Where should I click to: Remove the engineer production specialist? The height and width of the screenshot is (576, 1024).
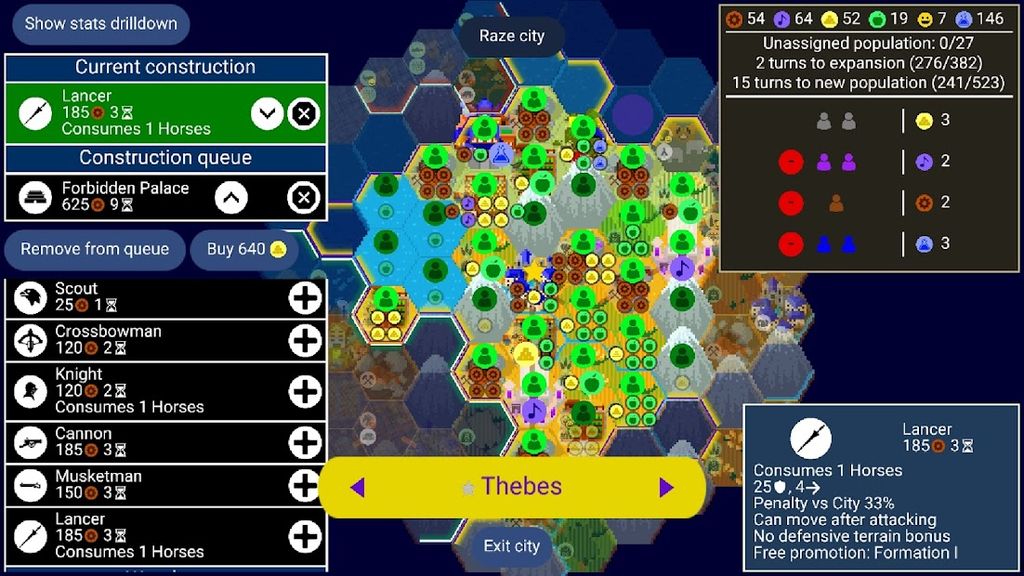(x=791, y=202)
